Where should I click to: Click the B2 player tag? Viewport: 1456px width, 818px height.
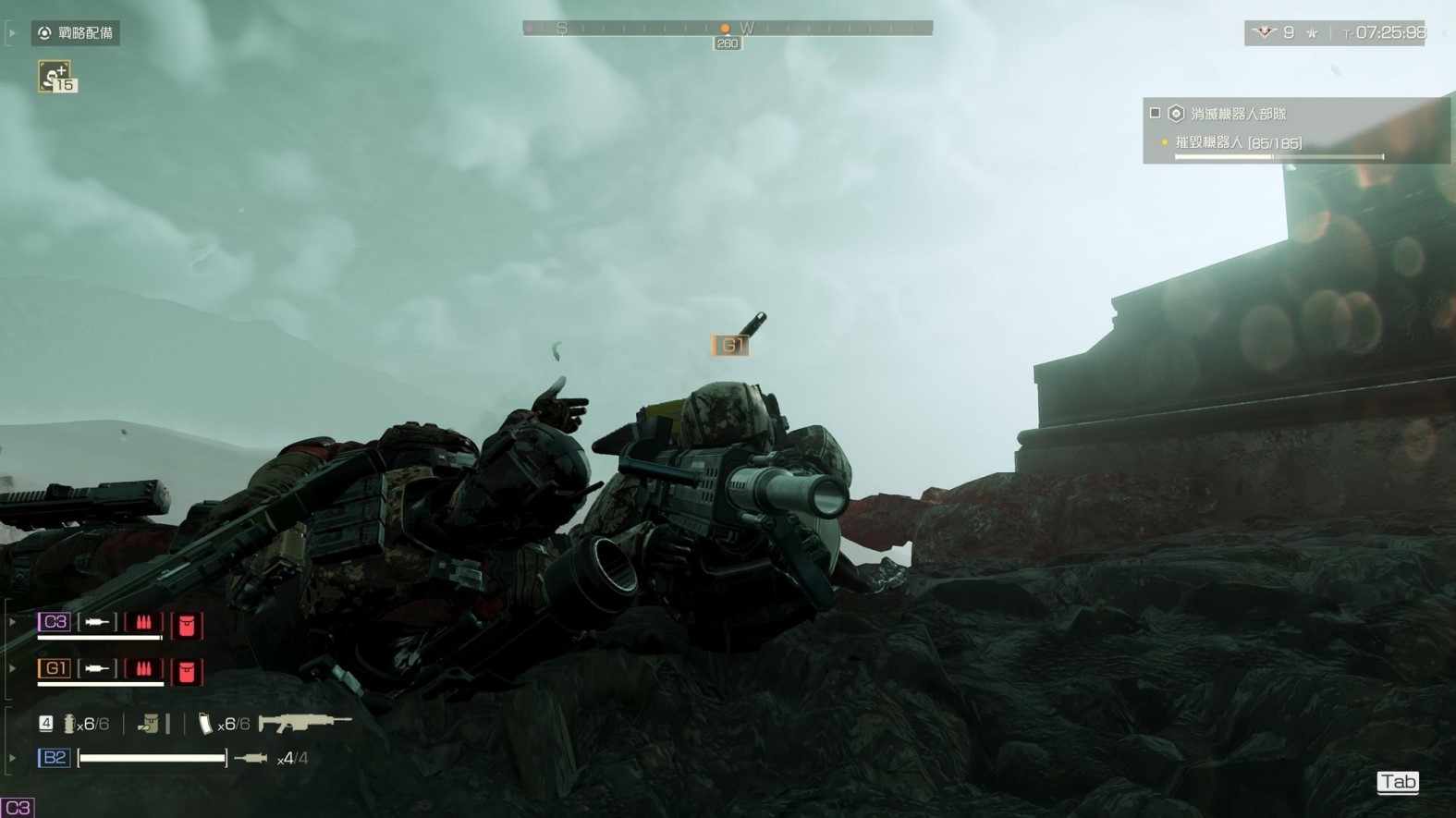point(54,758)
